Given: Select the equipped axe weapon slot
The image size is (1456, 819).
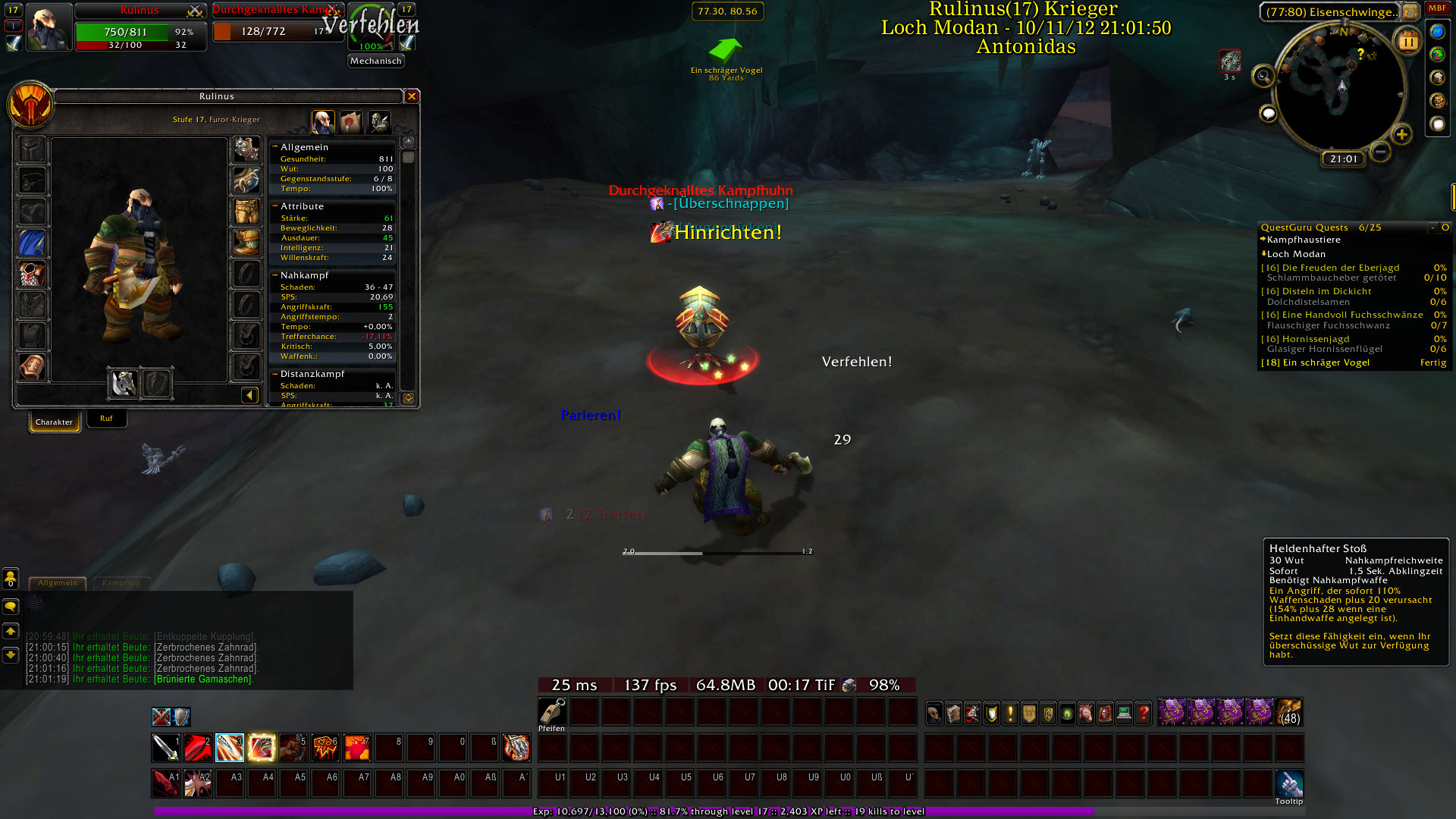Looking at the screenshot, I should (124, 384).
